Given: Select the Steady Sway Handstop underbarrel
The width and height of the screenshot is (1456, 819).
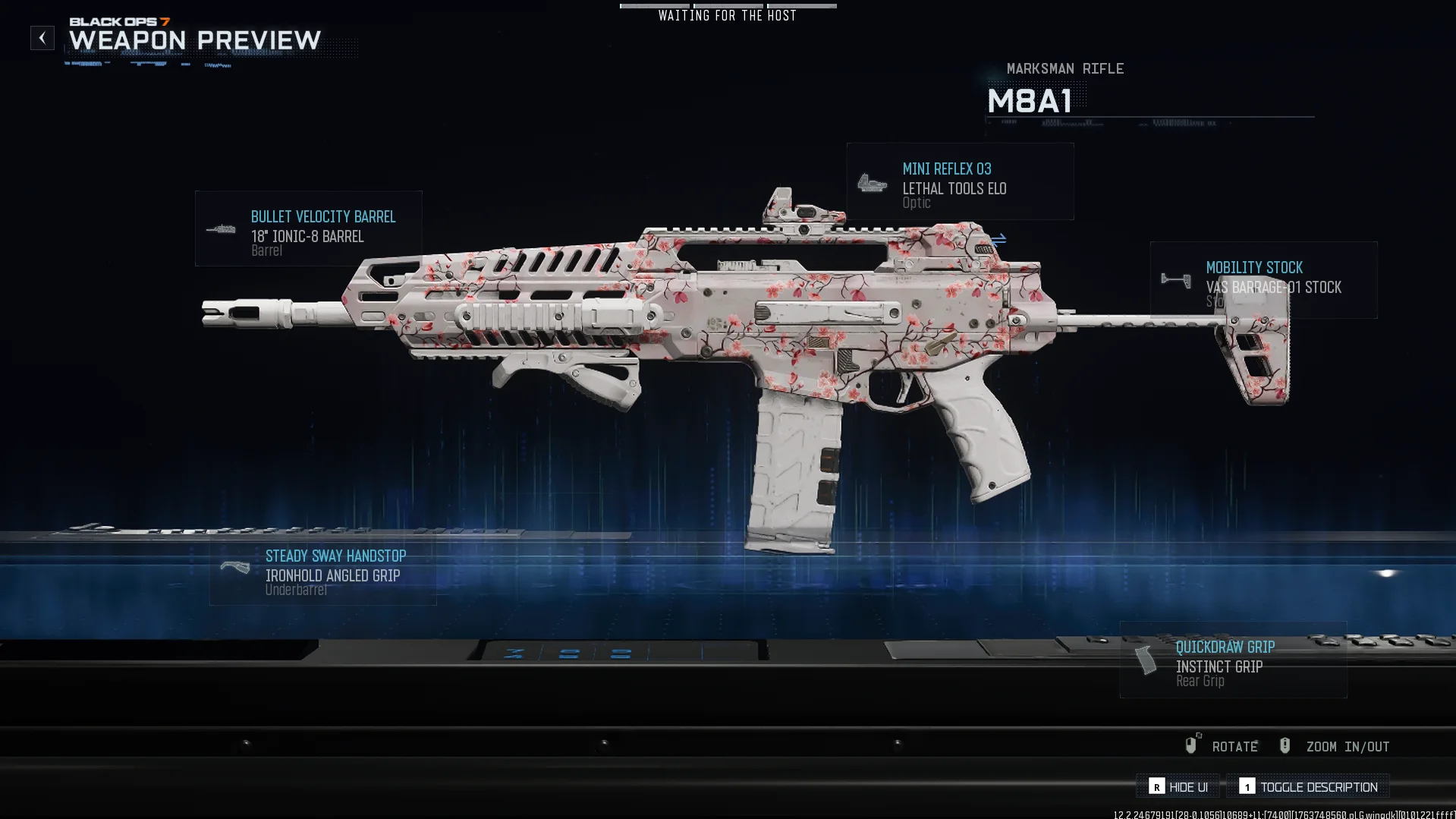Looking at the screenshot, I should (x=322, y=571).
